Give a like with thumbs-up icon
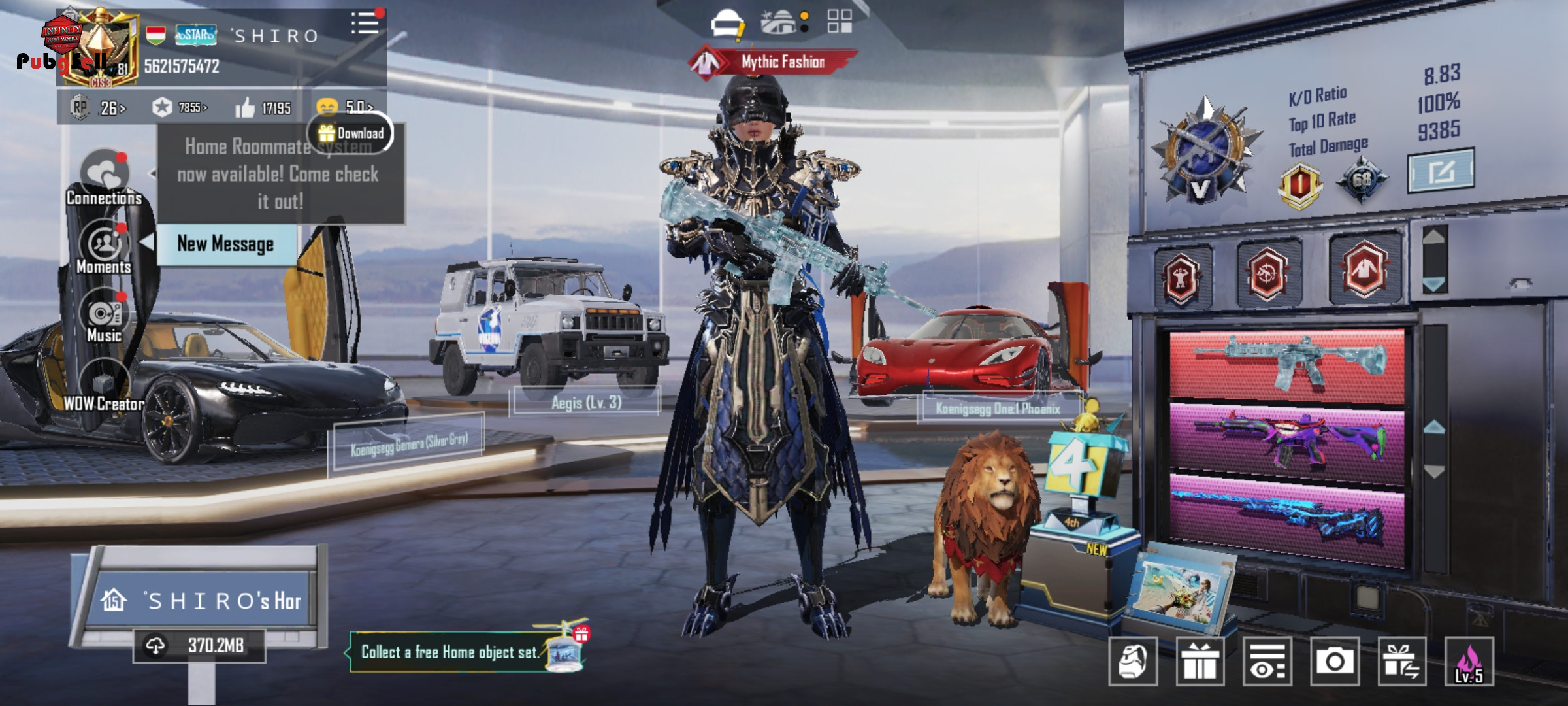This screenshot has width=1568, height=706. [246, 108]
